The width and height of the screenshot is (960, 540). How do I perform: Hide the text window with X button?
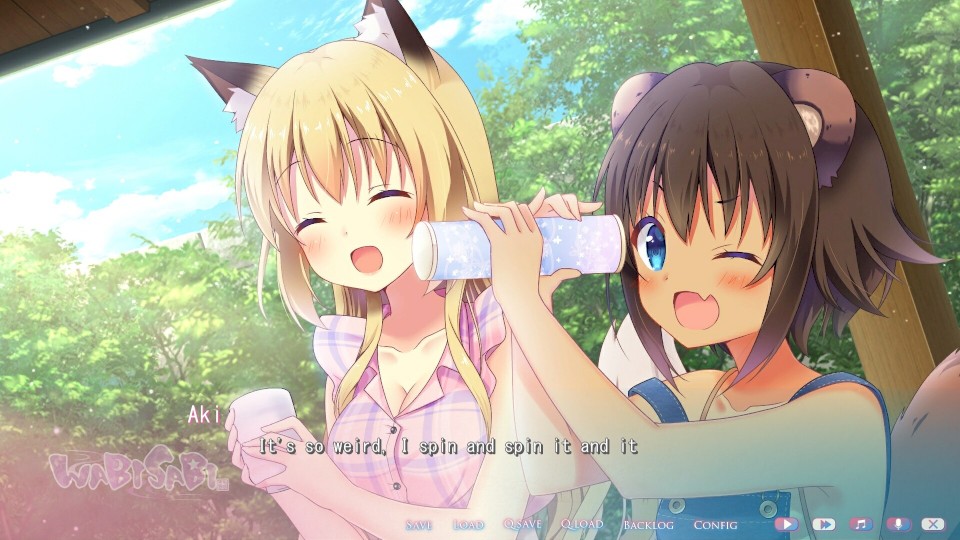click(933, 523)
